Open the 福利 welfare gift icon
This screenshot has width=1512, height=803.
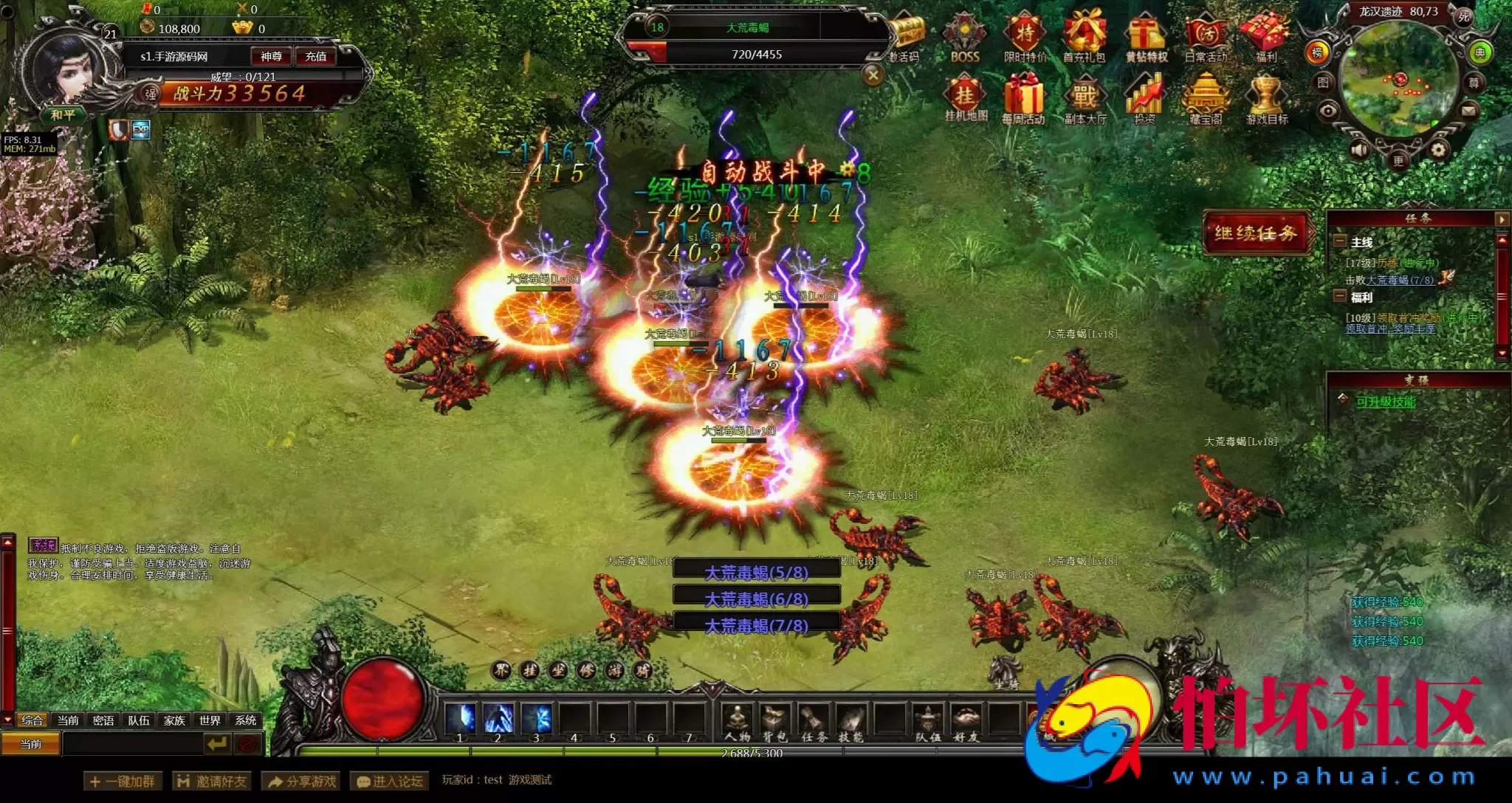[1265, 37]
